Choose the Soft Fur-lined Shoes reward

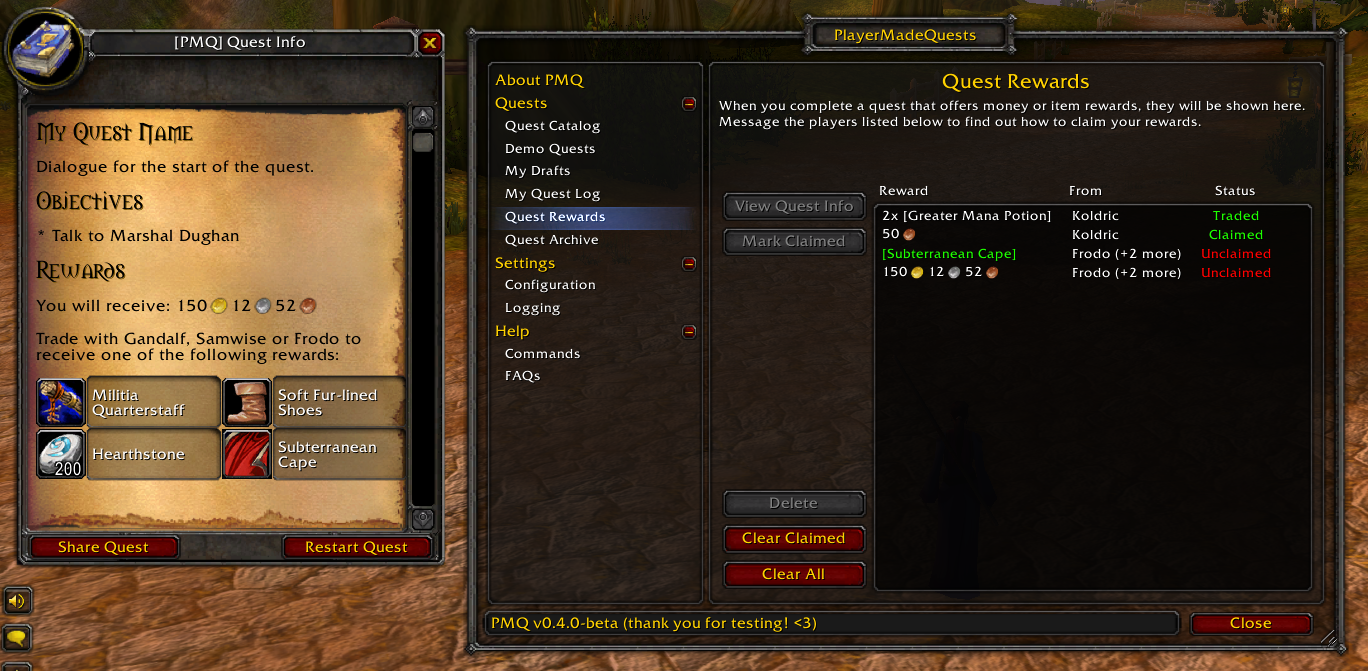click(314, 402)
